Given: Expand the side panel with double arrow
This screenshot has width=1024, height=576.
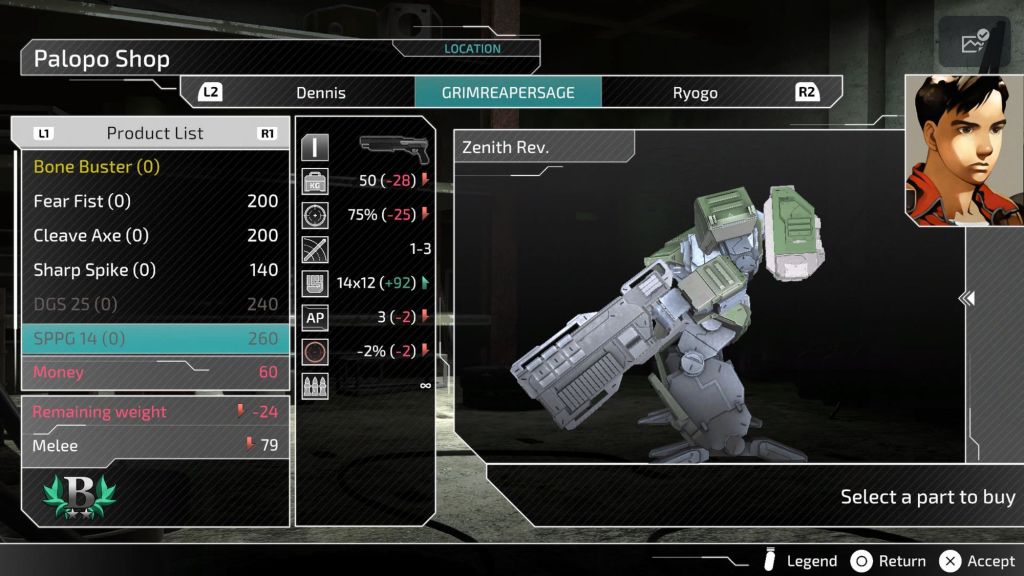Looking at the screenshot, I should pos(967,298).
